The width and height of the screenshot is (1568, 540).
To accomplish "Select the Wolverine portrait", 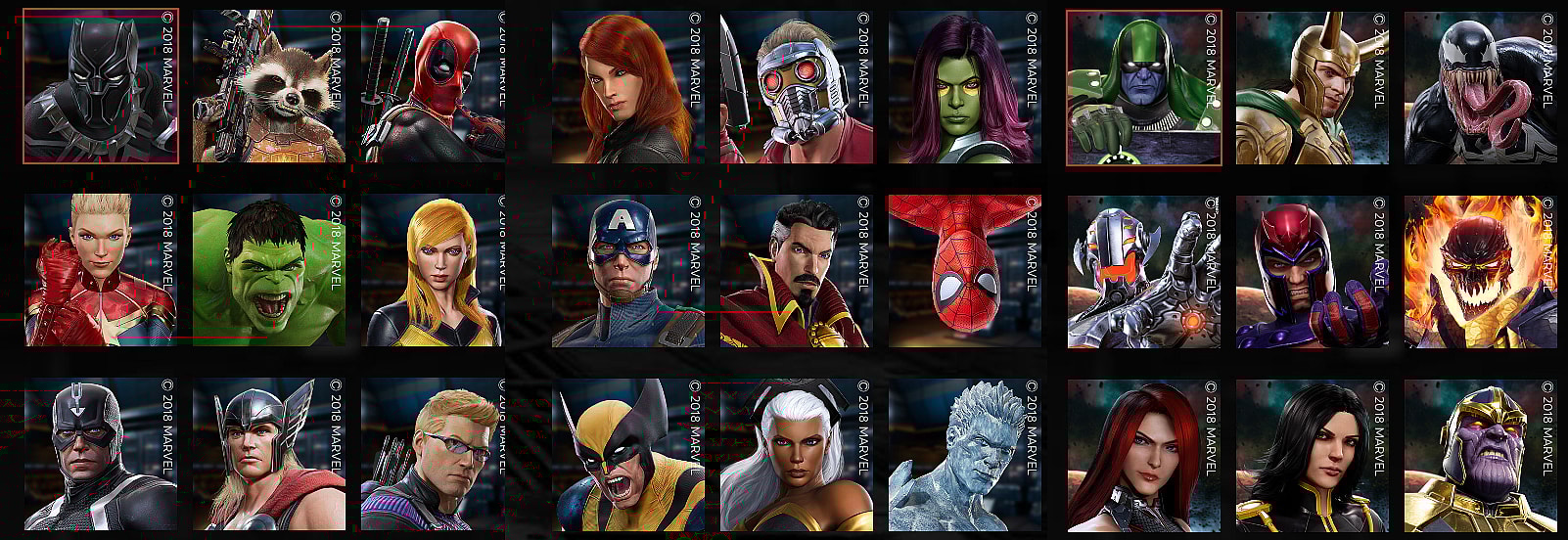I will click(628, 455).
